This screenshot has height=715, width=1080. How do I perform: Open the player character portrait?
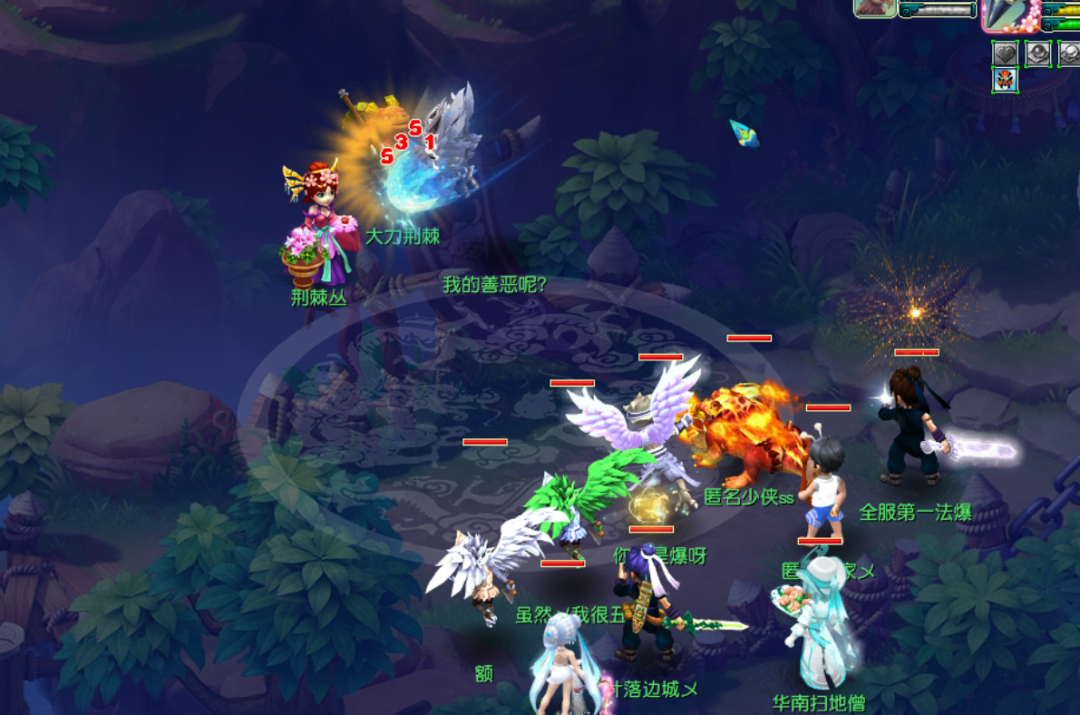pos(1008,13)
